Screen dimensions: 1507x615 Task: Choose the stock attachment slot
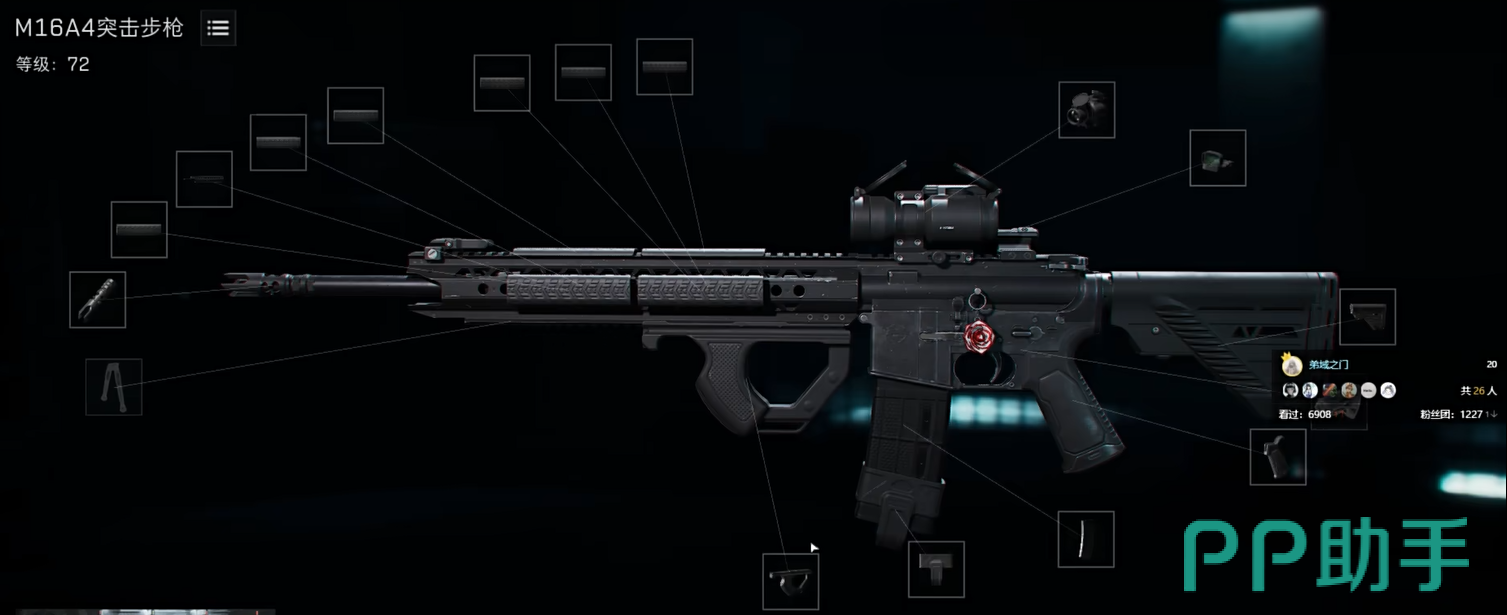[1367, 317]
